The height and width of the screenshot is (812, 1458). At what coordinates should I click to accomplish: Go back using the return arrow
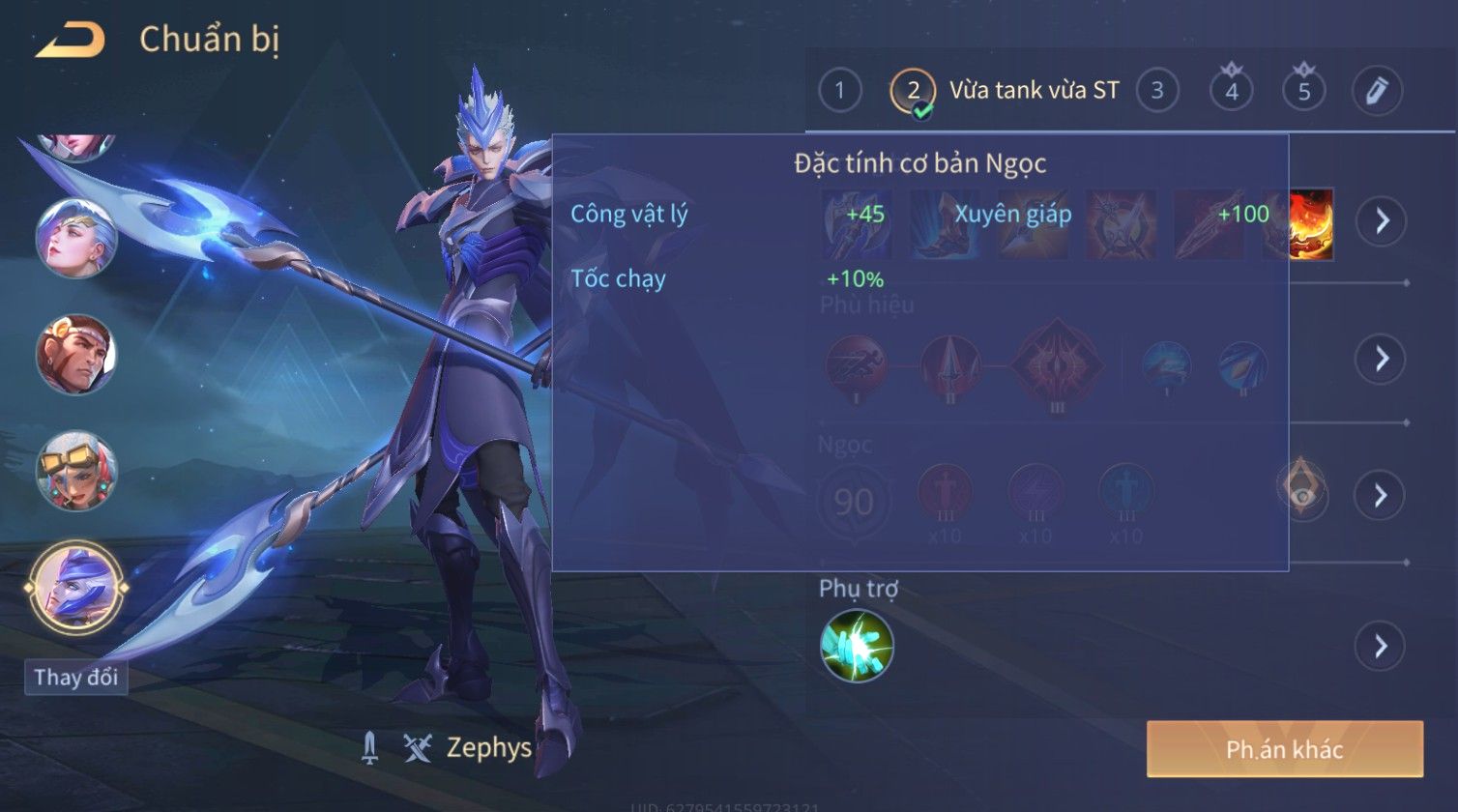(71, 41)
